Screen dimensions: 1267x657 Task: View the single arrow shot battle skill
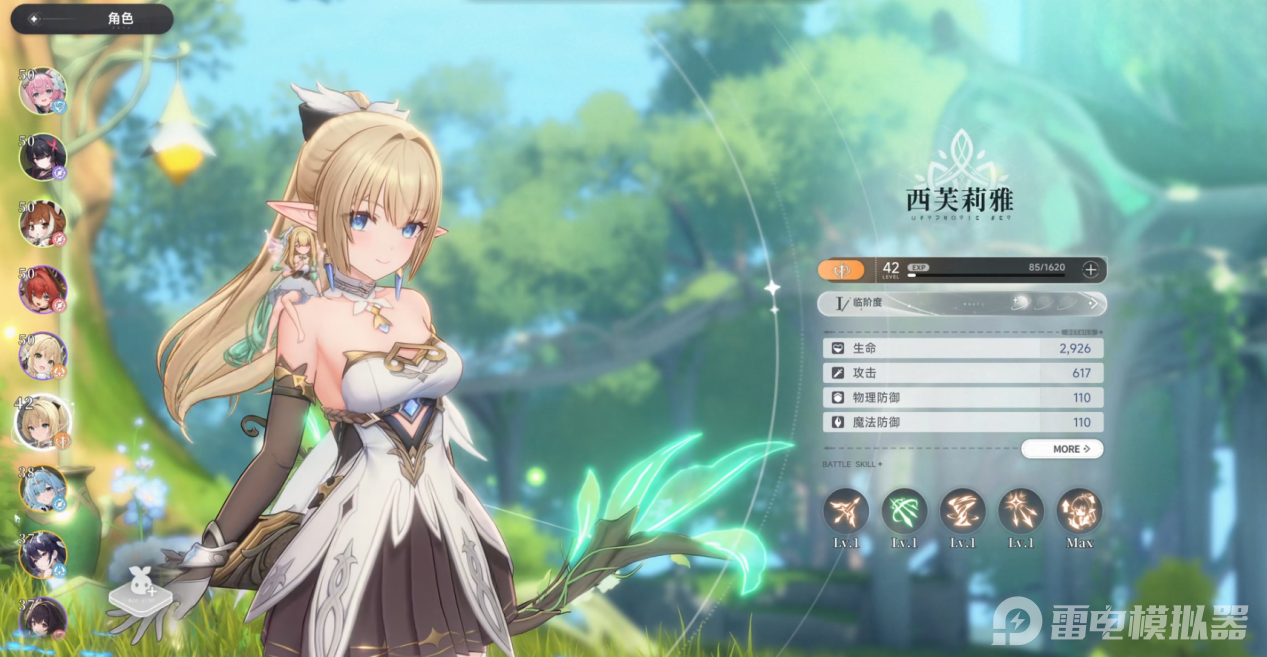[846, 511]
